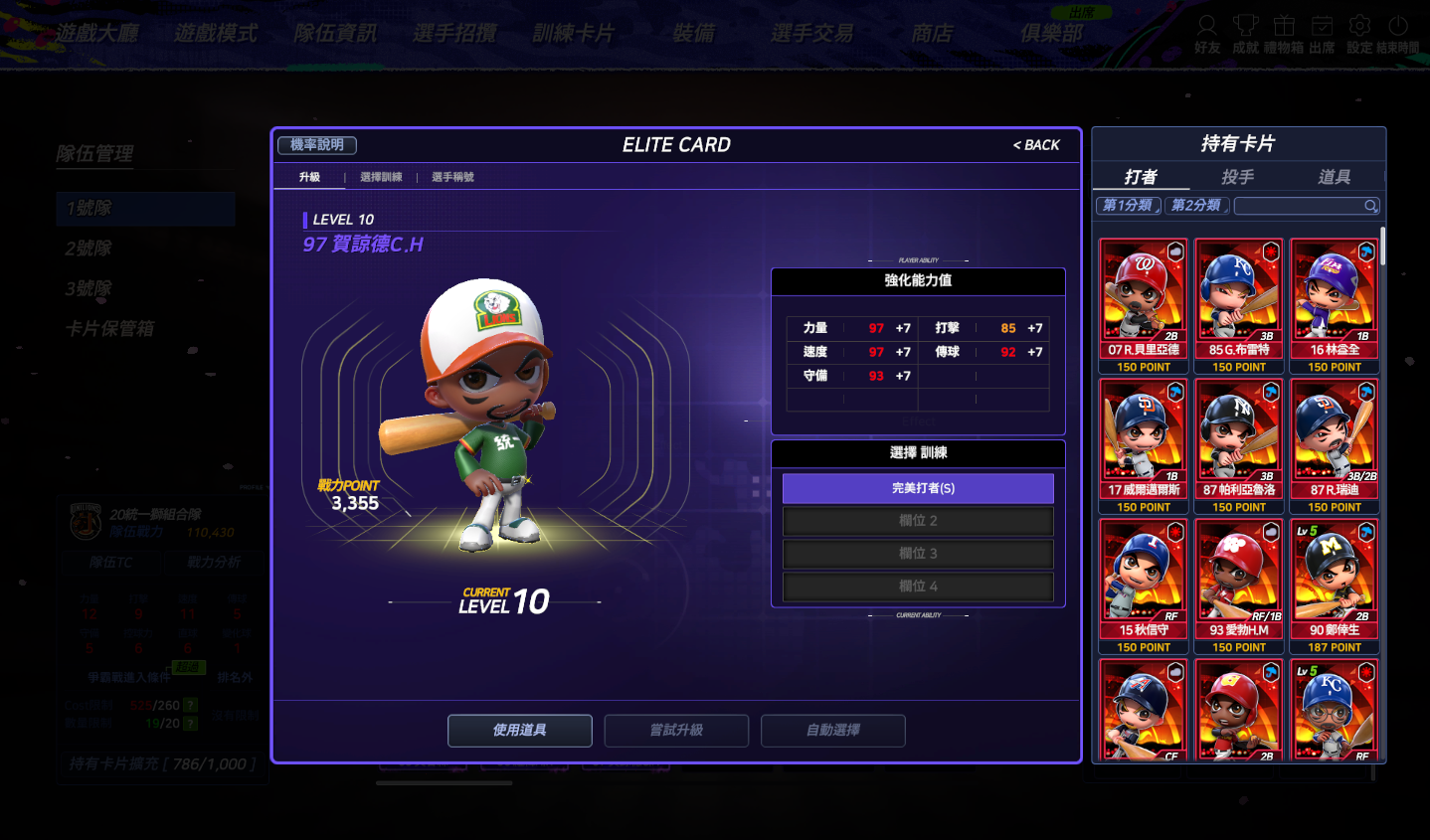Click the 使用道具 button

click(520, 731)
